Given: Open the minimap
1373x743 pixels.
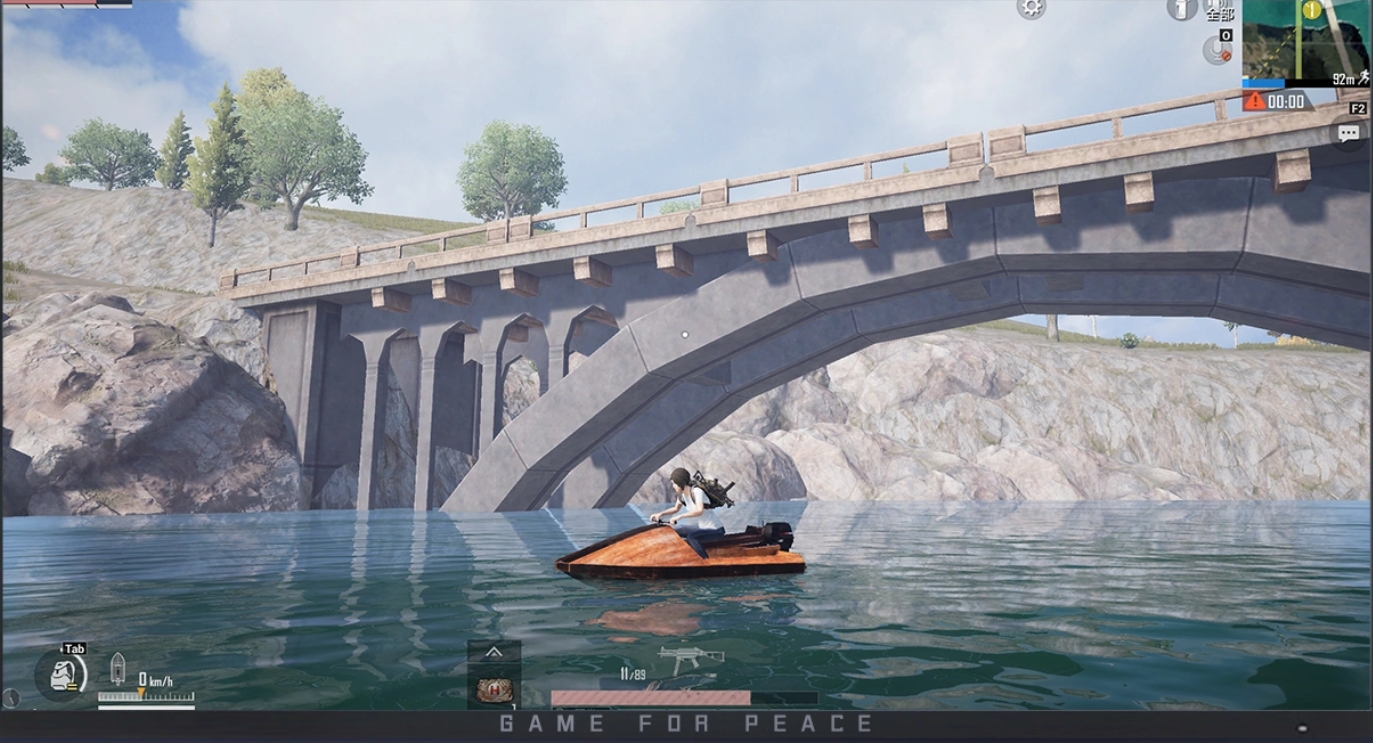Looking at the screenshot, I should (1306, 42).
